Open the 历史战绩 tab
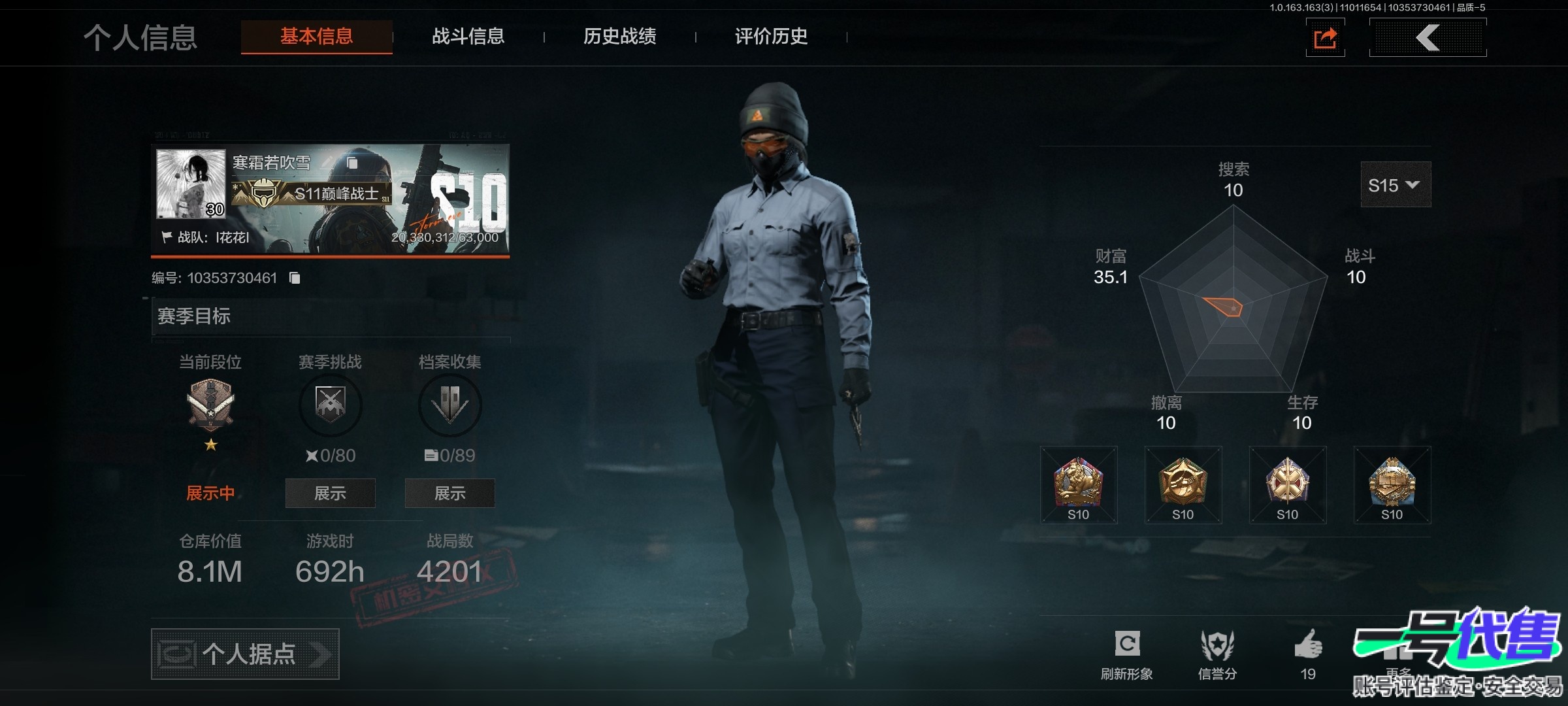1568x706 pixels. point(619,37)
